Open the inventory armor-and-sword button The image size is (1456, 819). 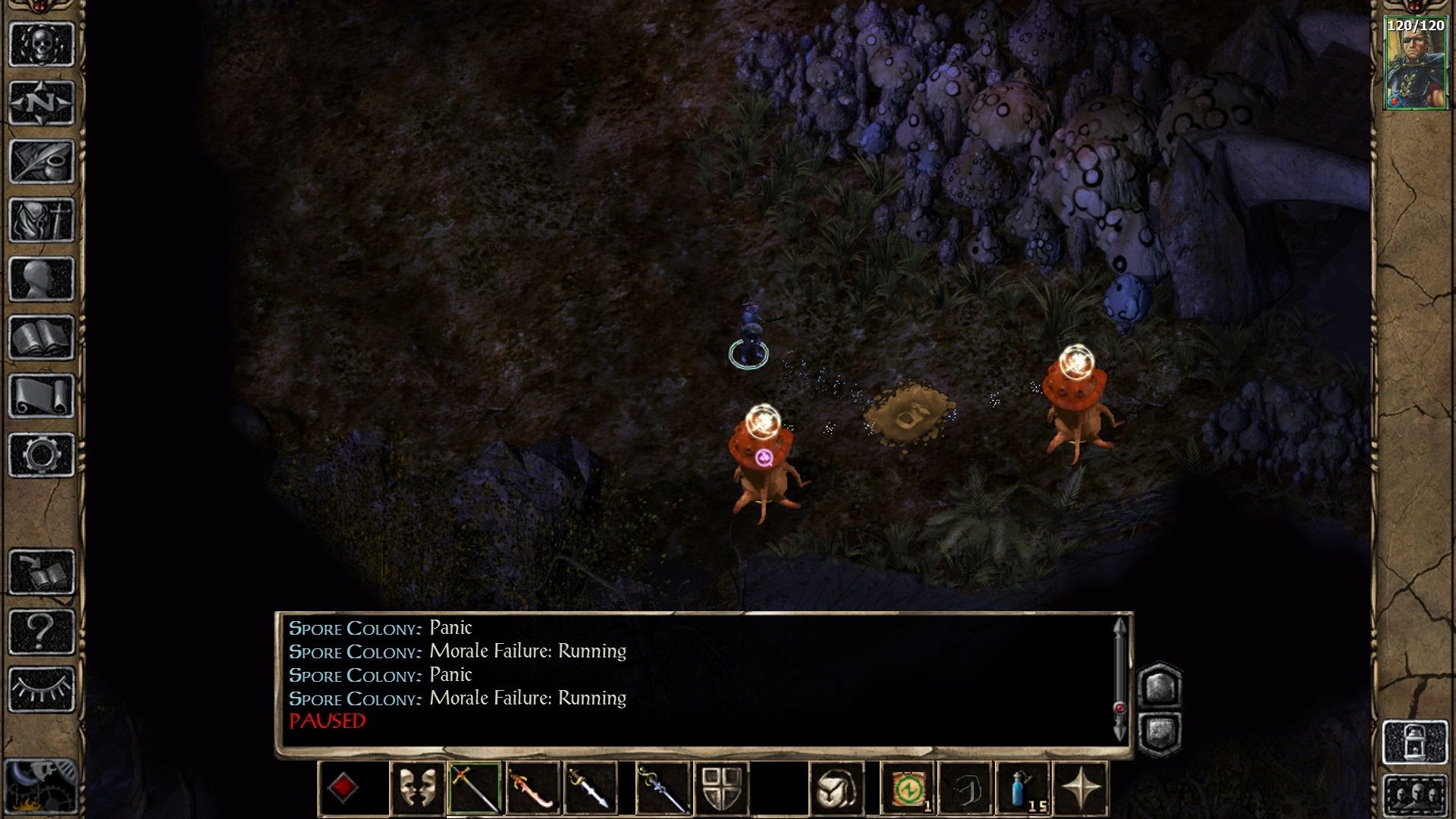tap(42, 220)
